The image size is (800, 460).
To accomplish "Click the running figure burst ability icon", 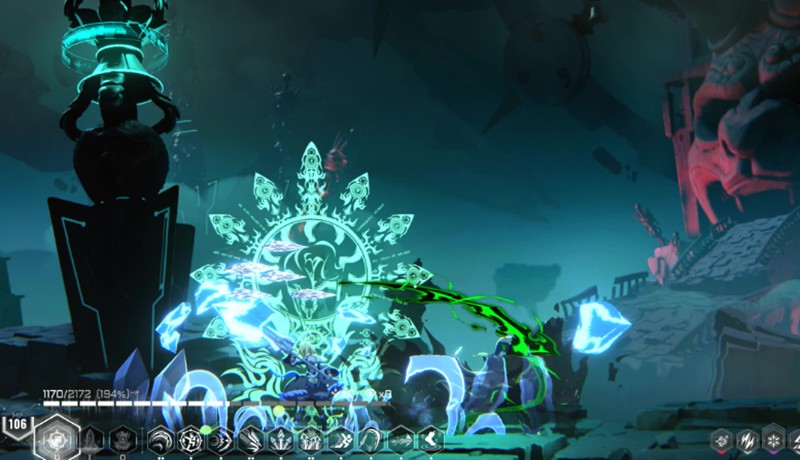I will click(340, 440).
